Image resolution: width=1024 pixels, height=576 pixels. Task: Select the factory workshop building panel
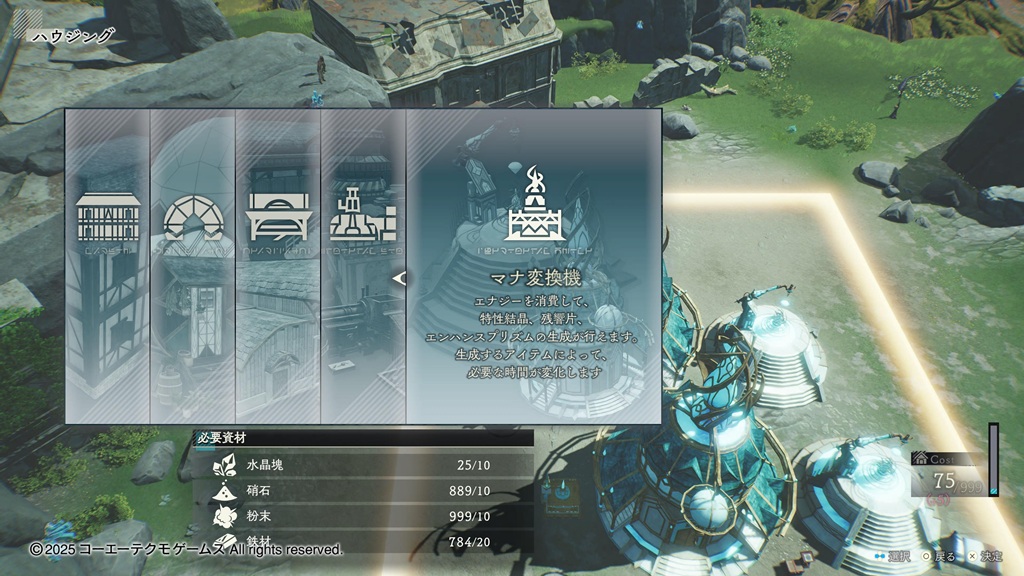[363, 266]
